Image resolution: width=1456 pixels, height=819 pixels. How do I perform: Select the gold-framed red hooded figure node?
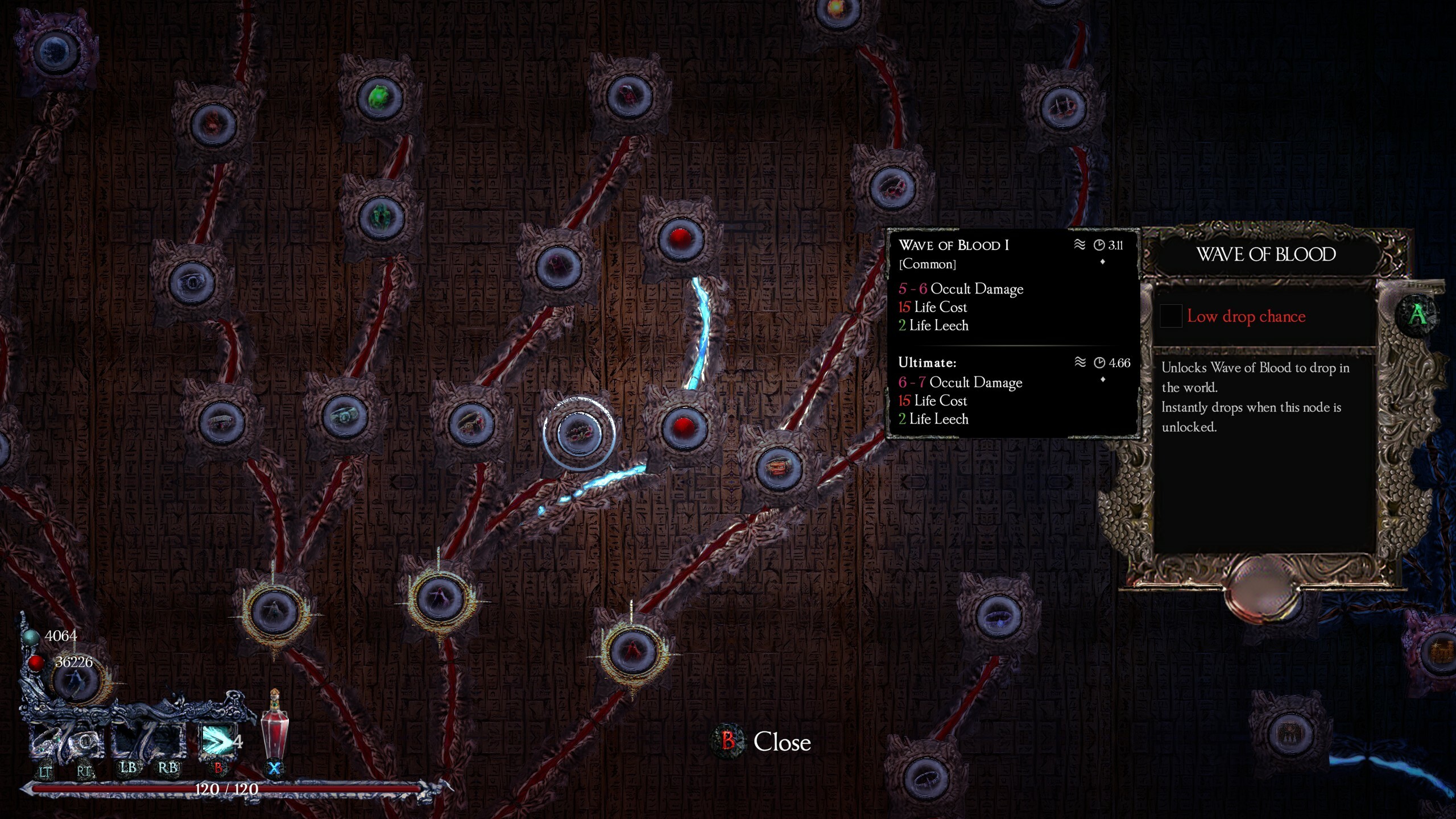632,650
